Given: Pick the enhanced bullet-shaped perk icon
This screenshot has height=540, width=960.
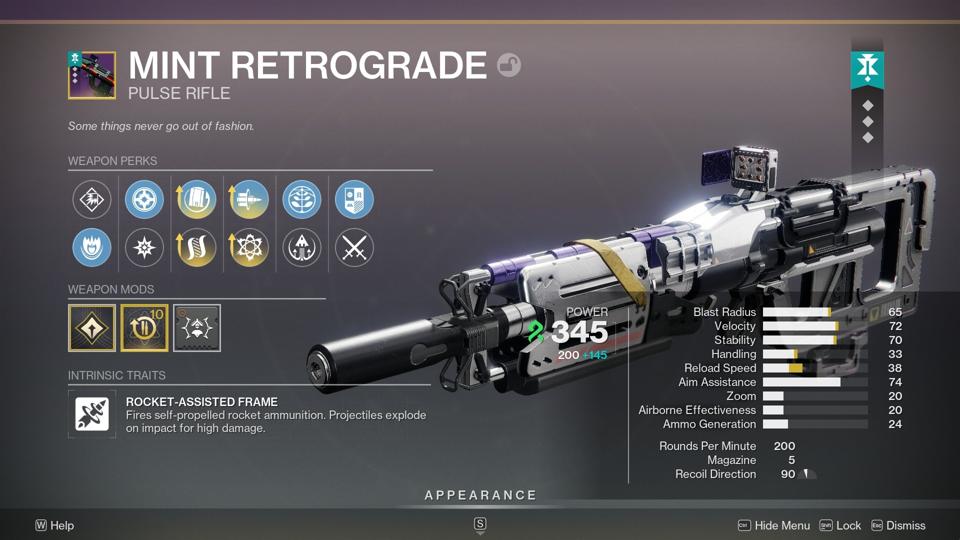Looking at the screenshot, I should click(249, 200).
